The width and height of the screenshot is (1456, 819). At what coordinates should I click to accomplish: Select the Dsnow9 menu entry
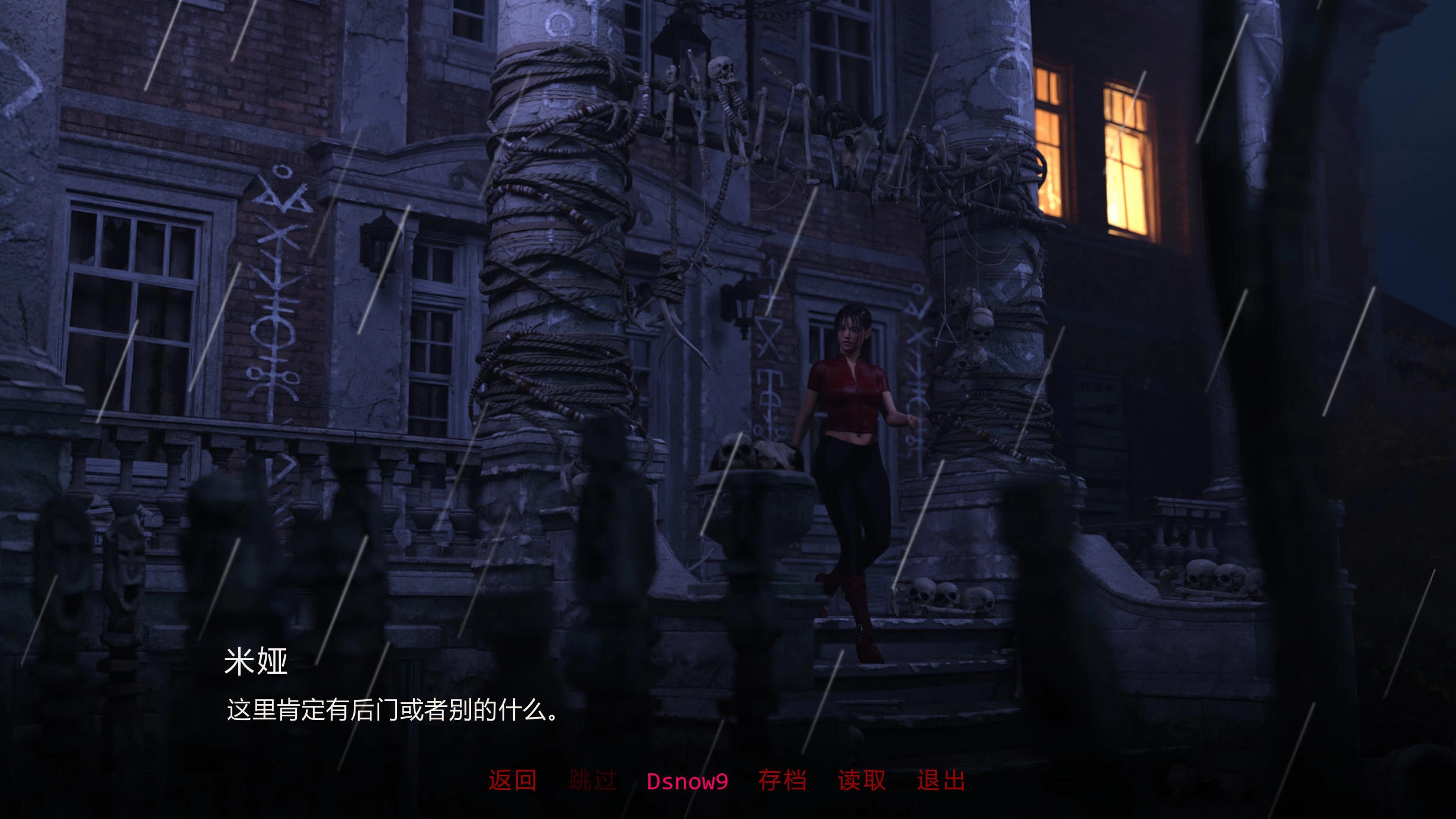tap(687, 782)
